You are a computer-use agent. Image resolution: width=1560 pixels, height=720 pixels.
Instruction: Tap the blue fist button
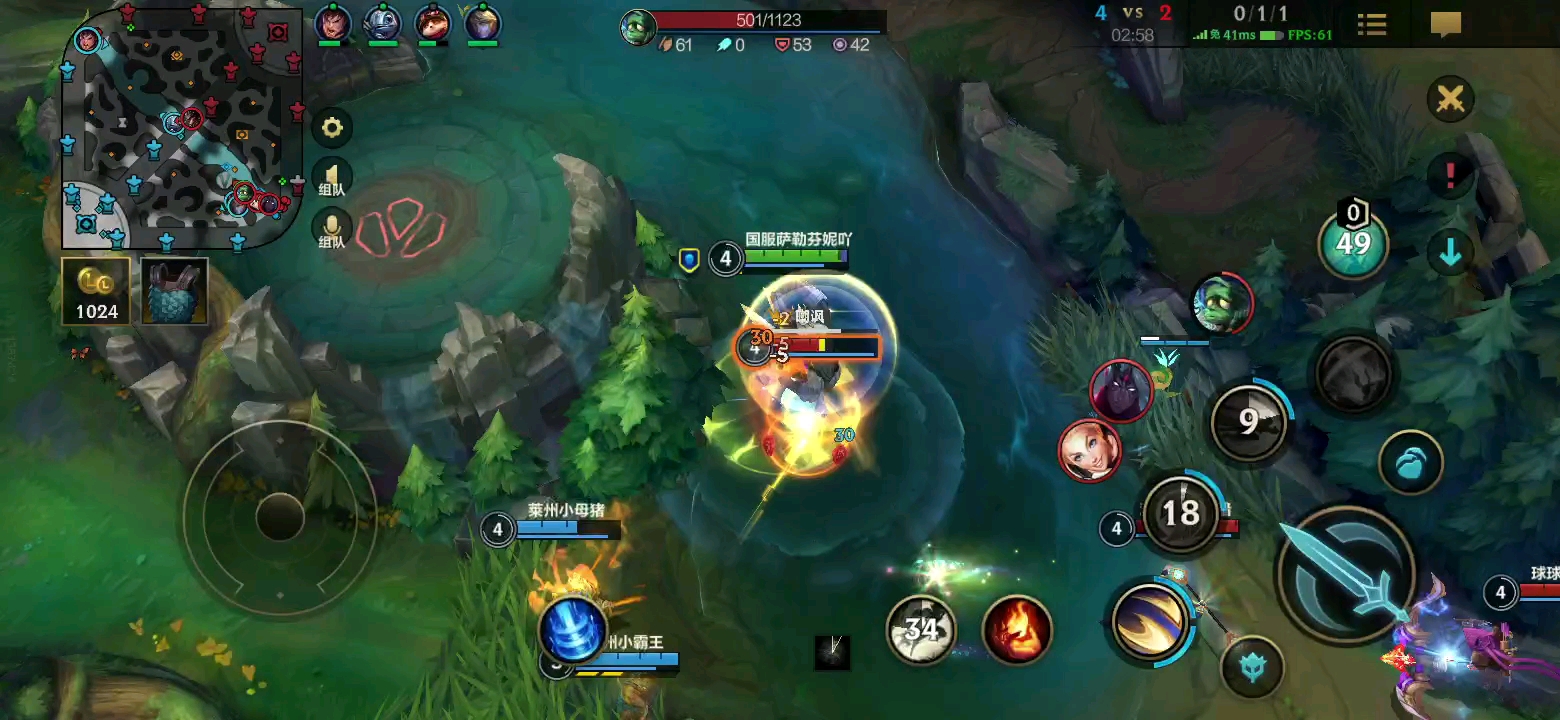pos(1411,463)
